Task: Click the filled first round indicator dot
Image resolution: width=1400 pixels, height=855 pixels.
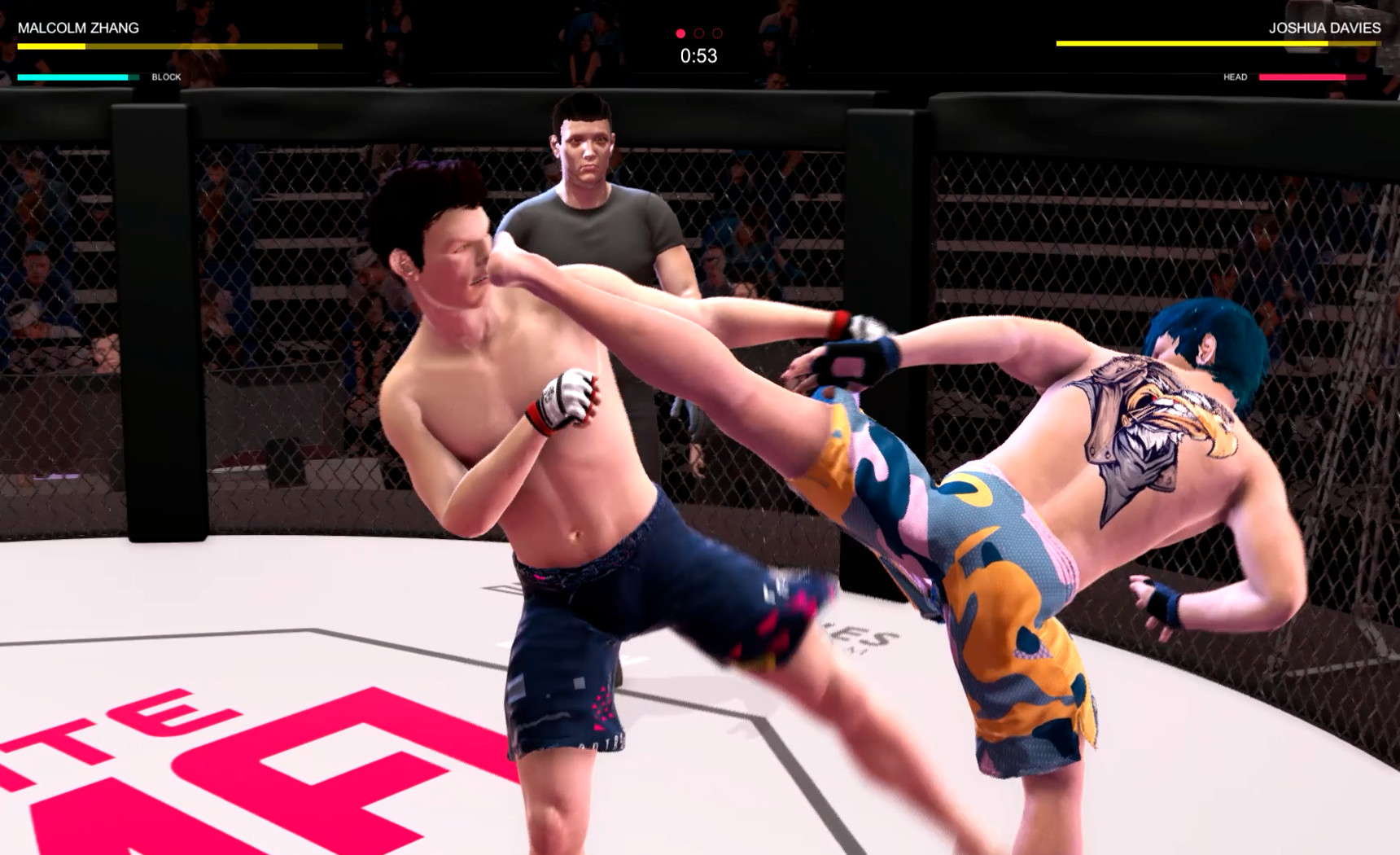Action: pos(680,34)
